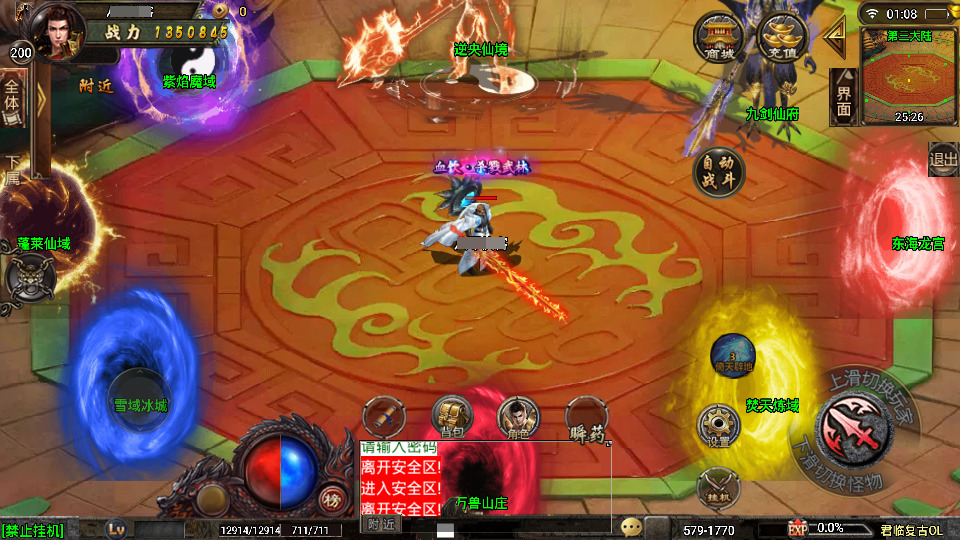The image size is (960, 540).
Task: Open the 背包 backpack
Action: (451, 417)
